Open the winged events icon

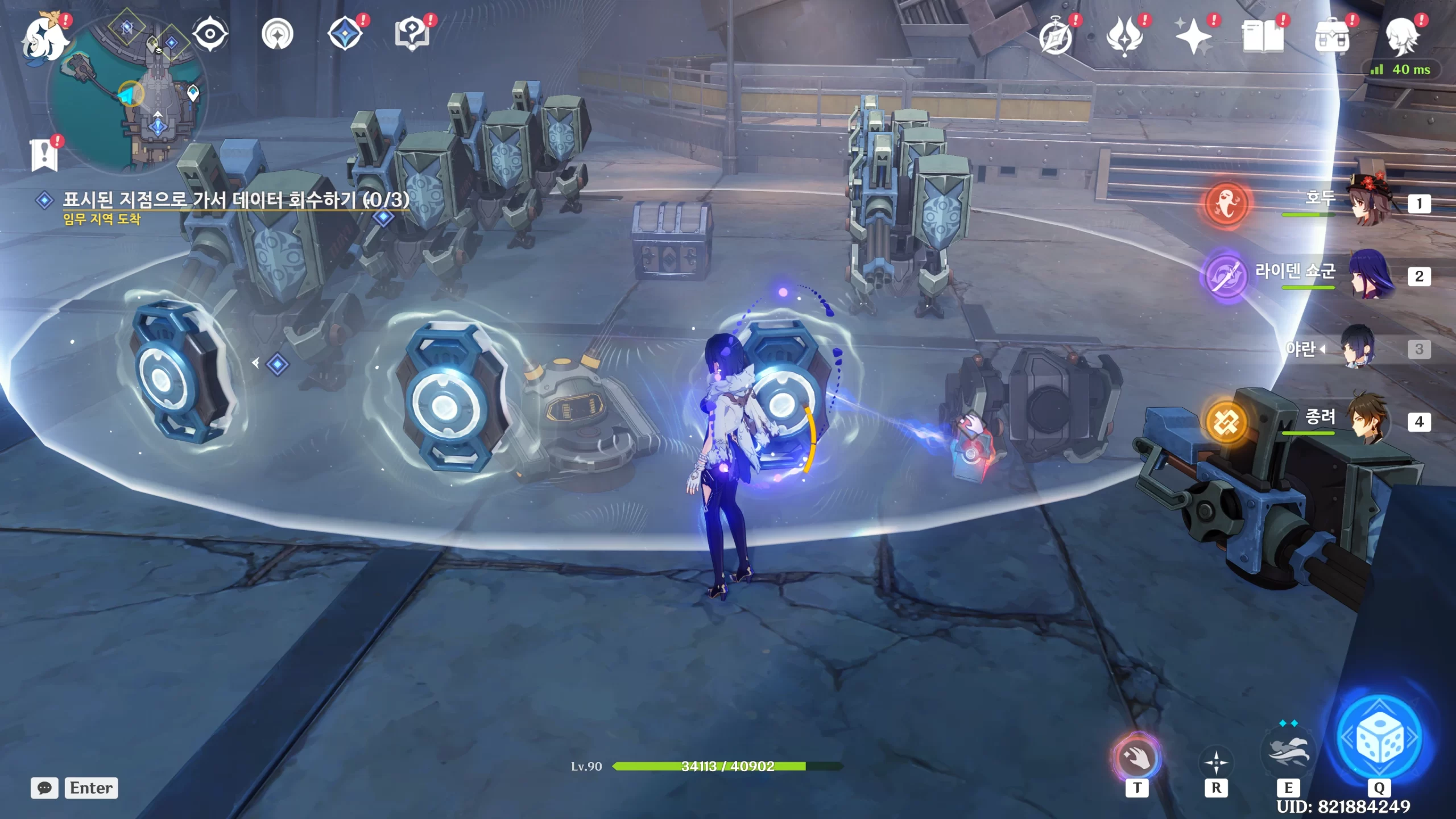pos(1124,37)
